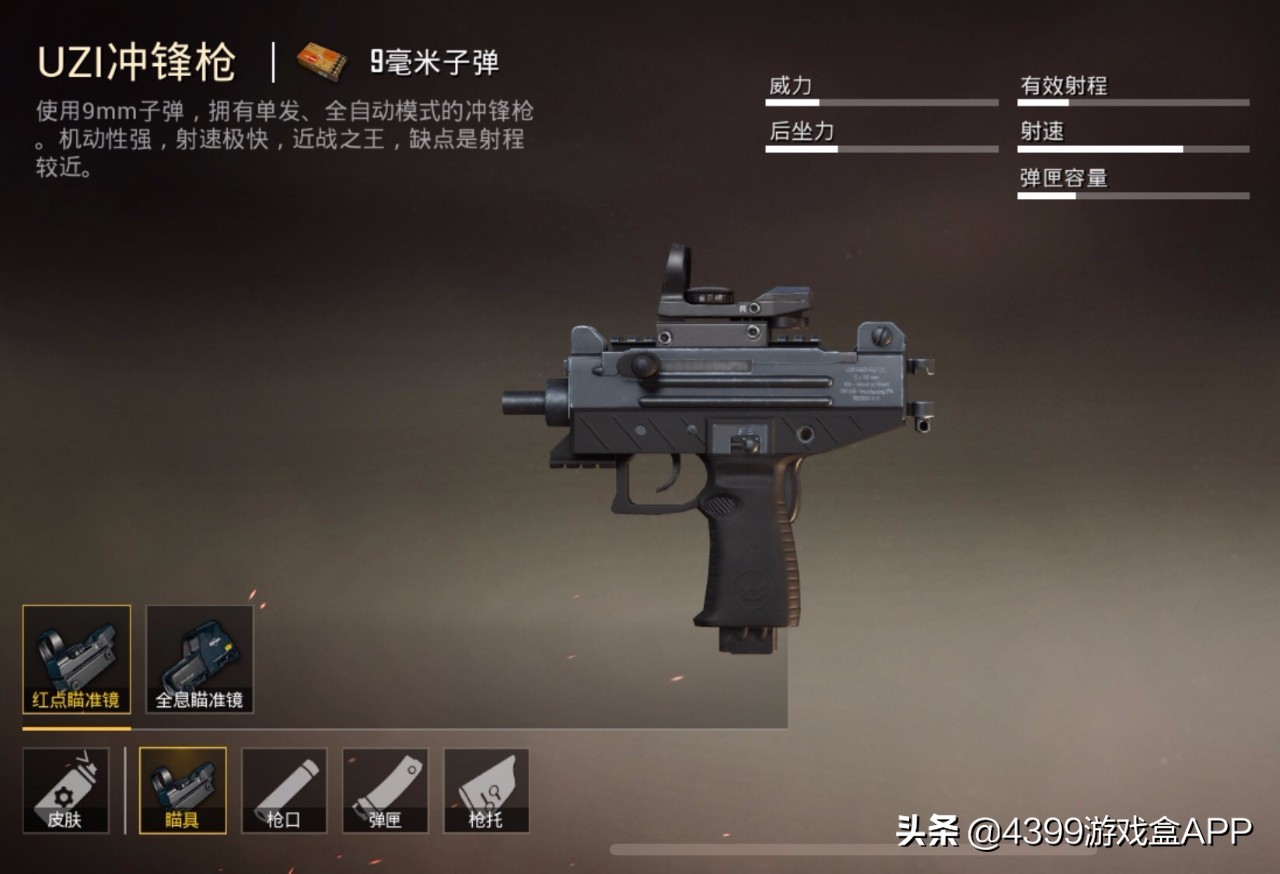Select the holographic sight thumbnail icon
The width and height of the screenshot is (1280, 874).
tap(198, 658)
